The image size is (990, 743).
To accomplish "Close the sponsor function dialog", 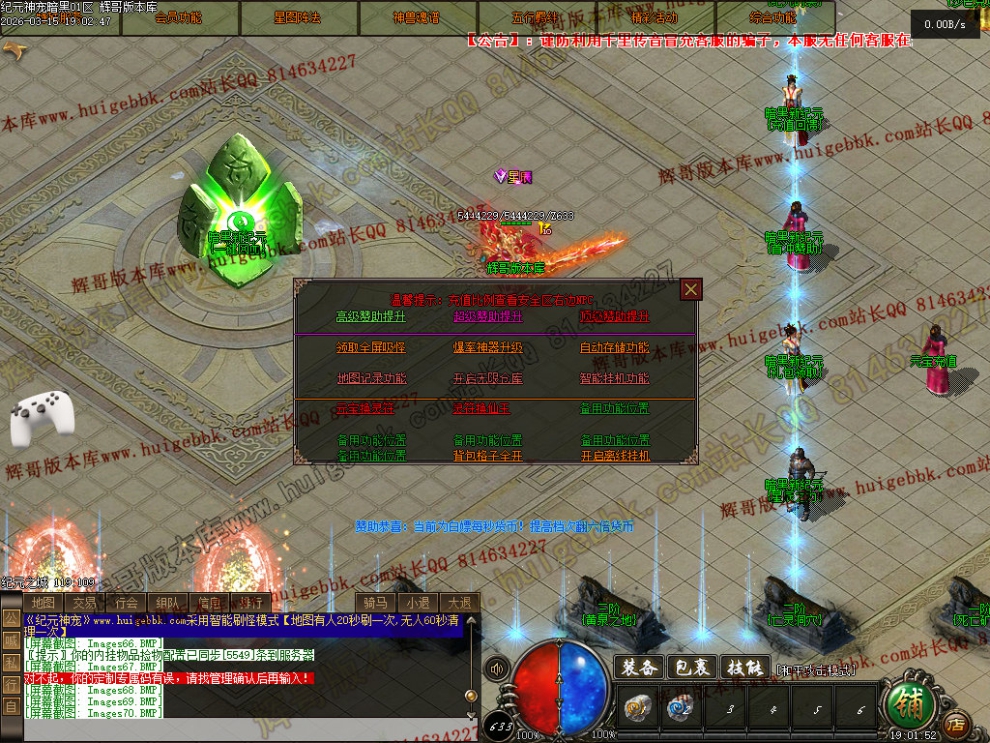I will coord(691,290).
